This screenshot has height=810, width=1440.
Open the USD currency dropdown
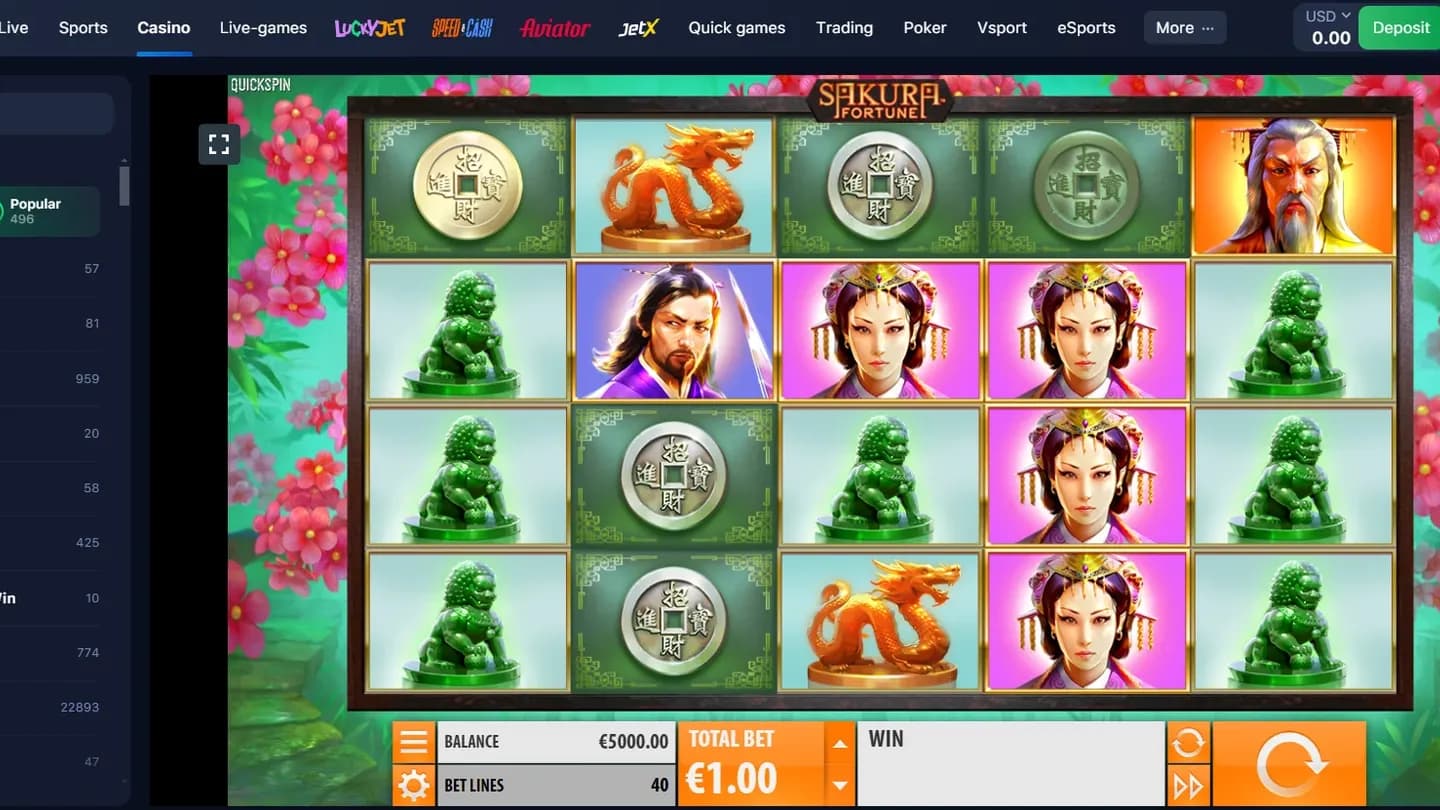[x=1324, y=15]
